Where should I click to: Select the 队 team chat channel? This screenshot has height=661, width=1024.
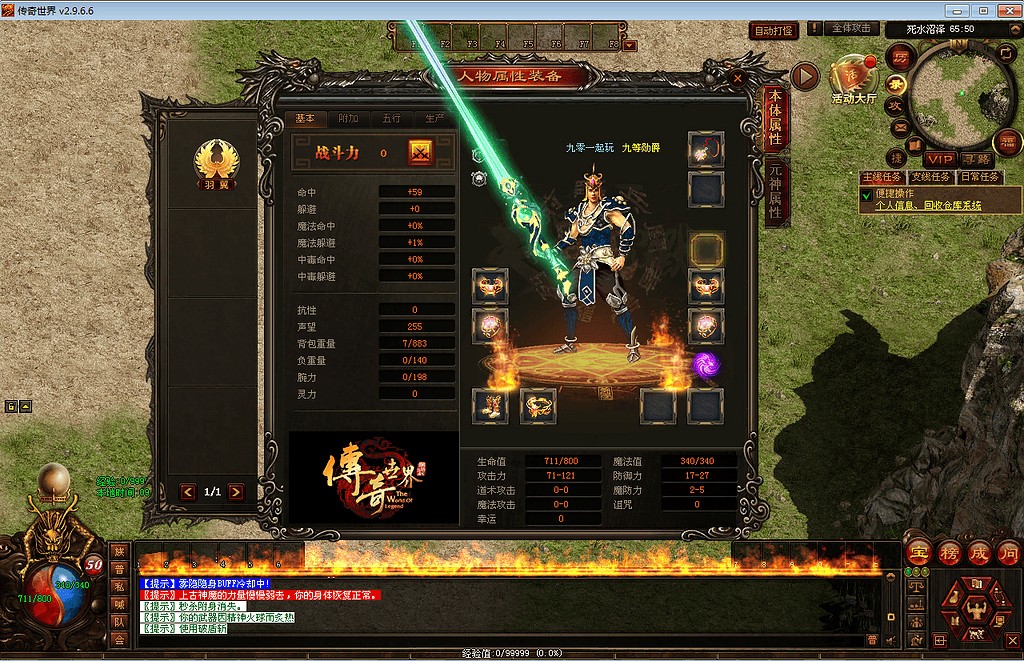(119, 622)
